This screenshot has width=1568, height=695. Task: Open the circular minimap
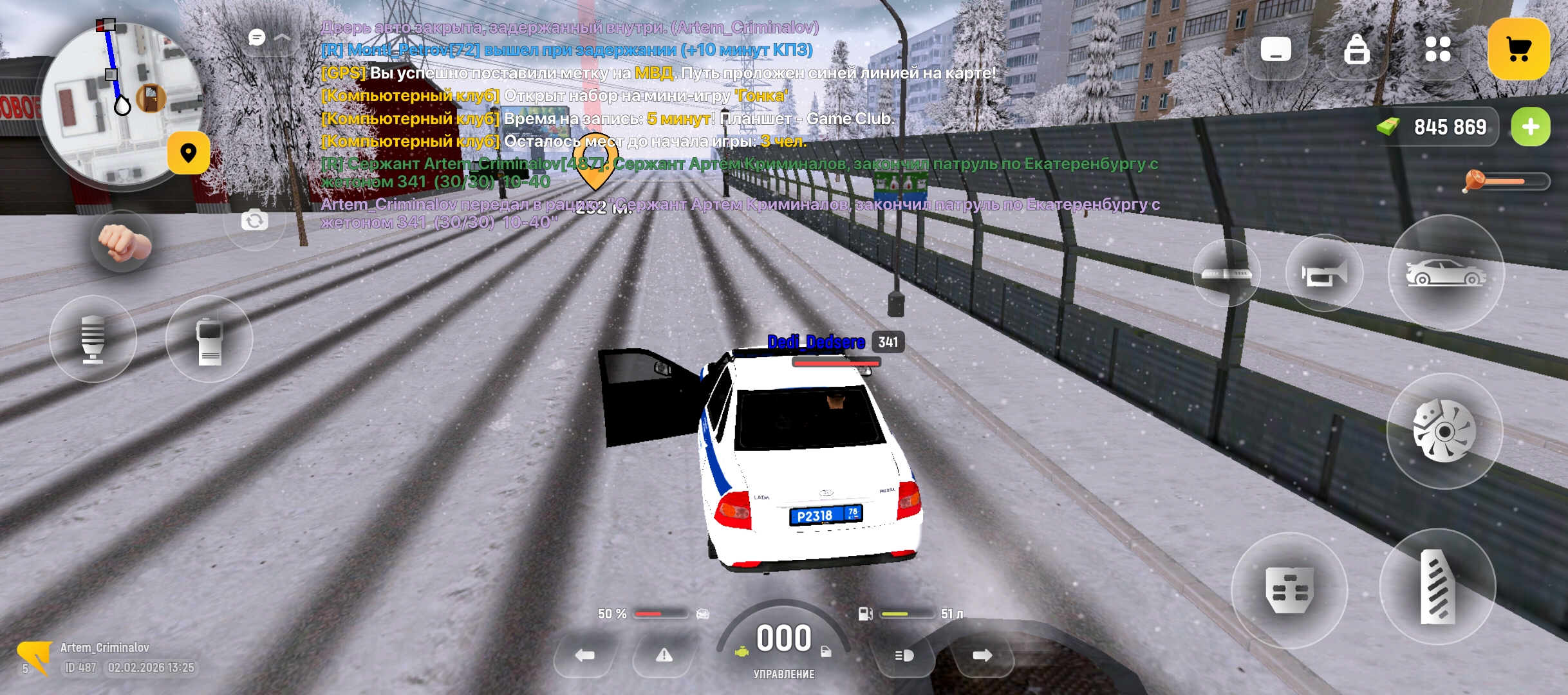pyautogui.click(x=119, y=103)
